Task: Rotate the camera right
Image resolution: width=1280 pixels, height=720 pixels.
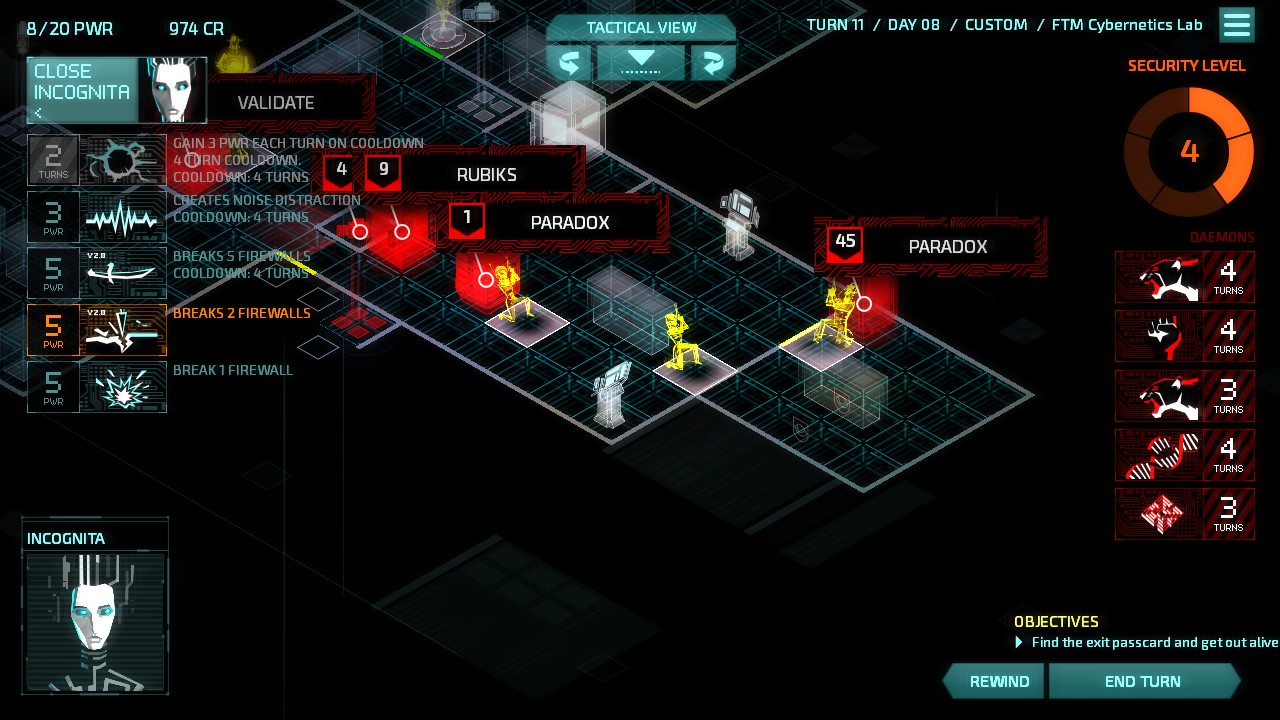Action: (x=713, y=63)
